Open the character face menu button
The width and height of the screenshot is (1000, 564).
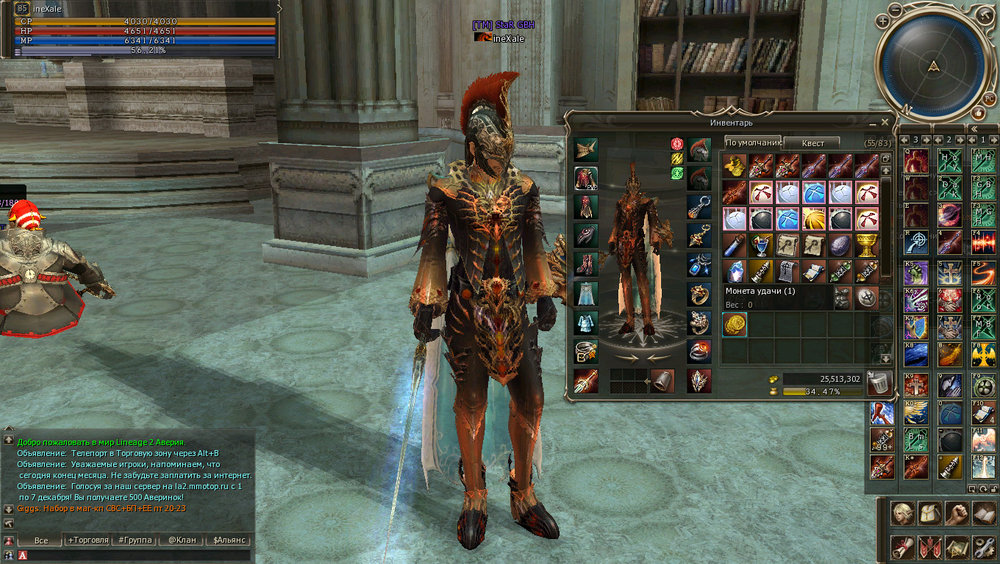(x=903, y=515)
